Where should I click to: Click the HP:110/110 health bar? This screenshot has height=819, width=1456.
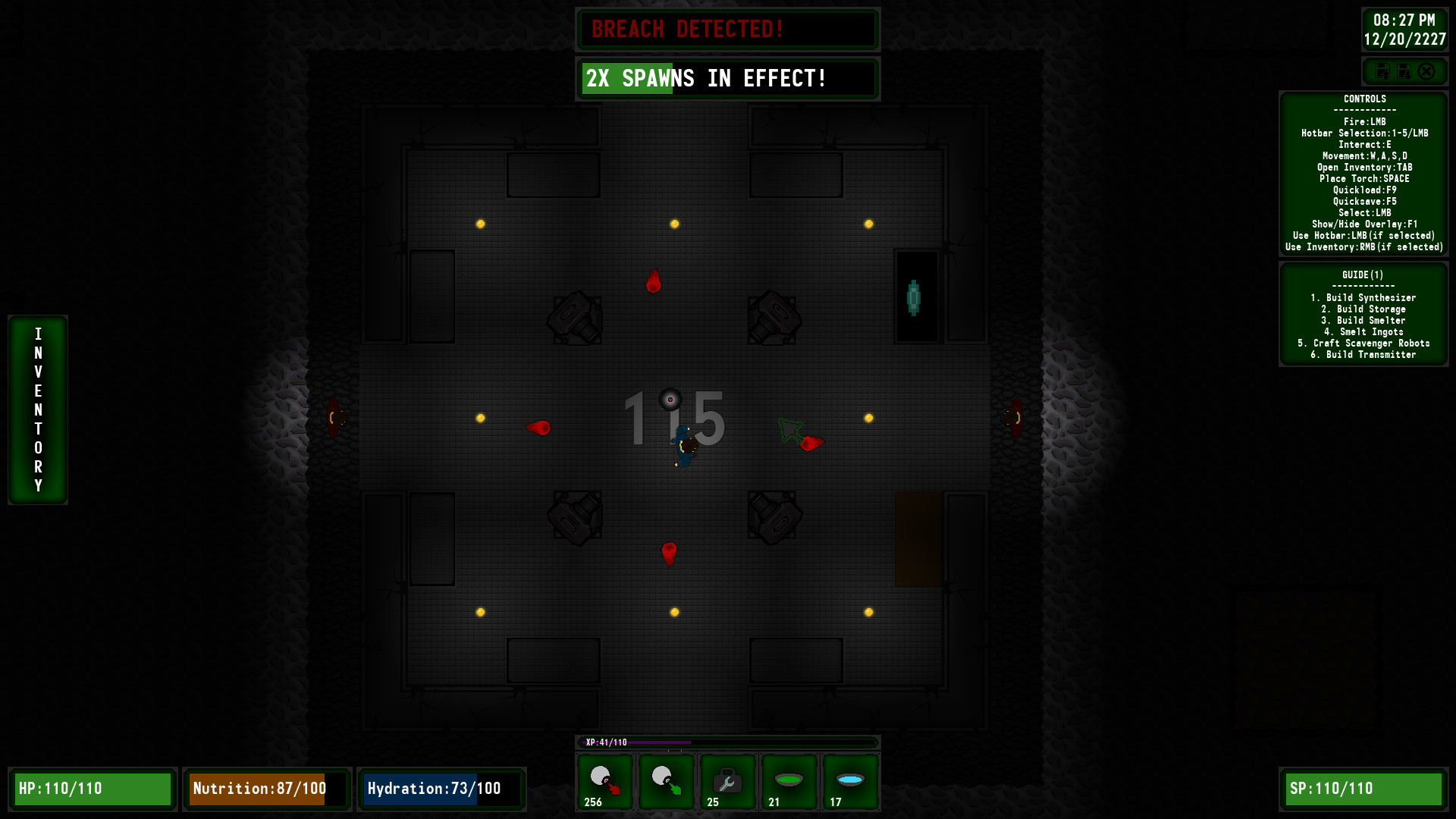point(94,789)
